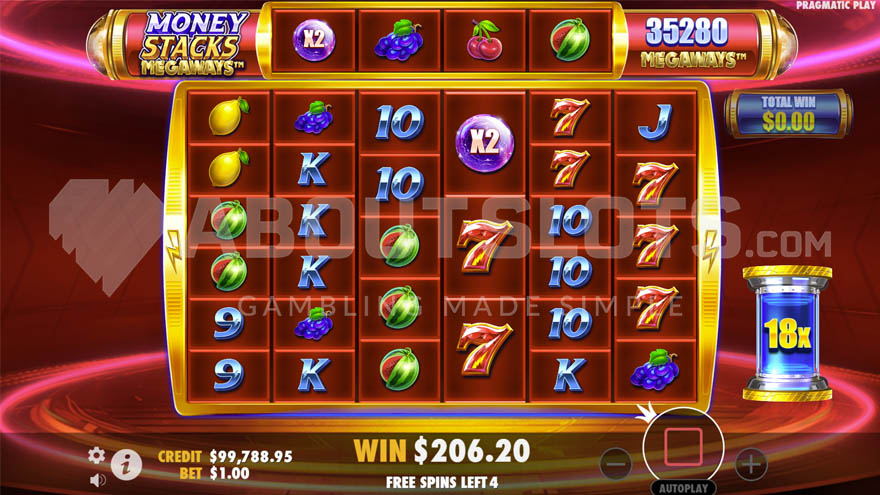Open the settings gear menu
The width and height of the screenshot is (880, 495).
(x=97, y=455)
